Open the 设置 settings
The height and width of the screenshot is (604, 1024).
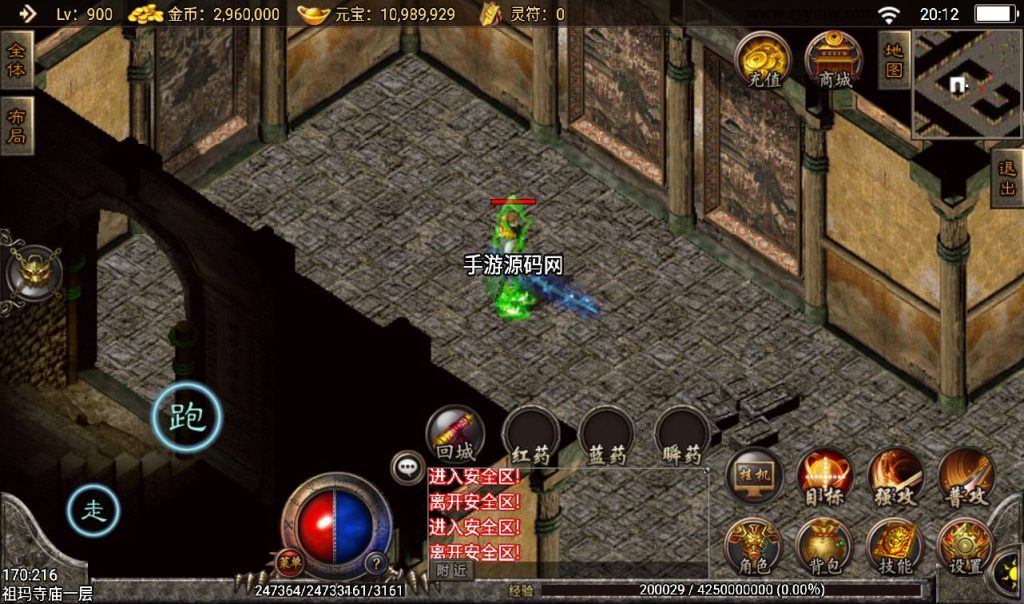(966, 546)
